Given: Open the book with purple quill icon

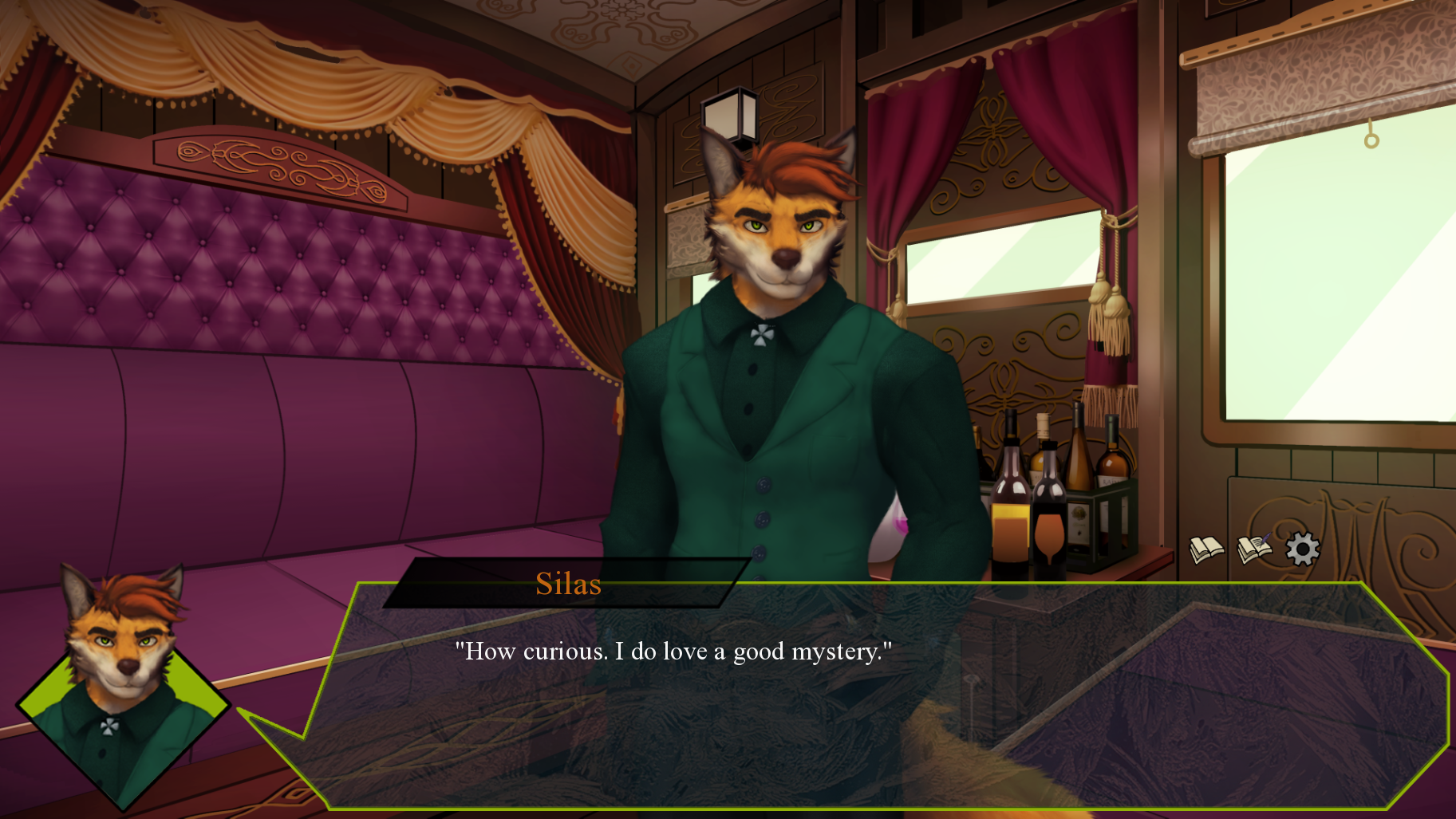Looking at the screenshot, I should [1254, 549].
